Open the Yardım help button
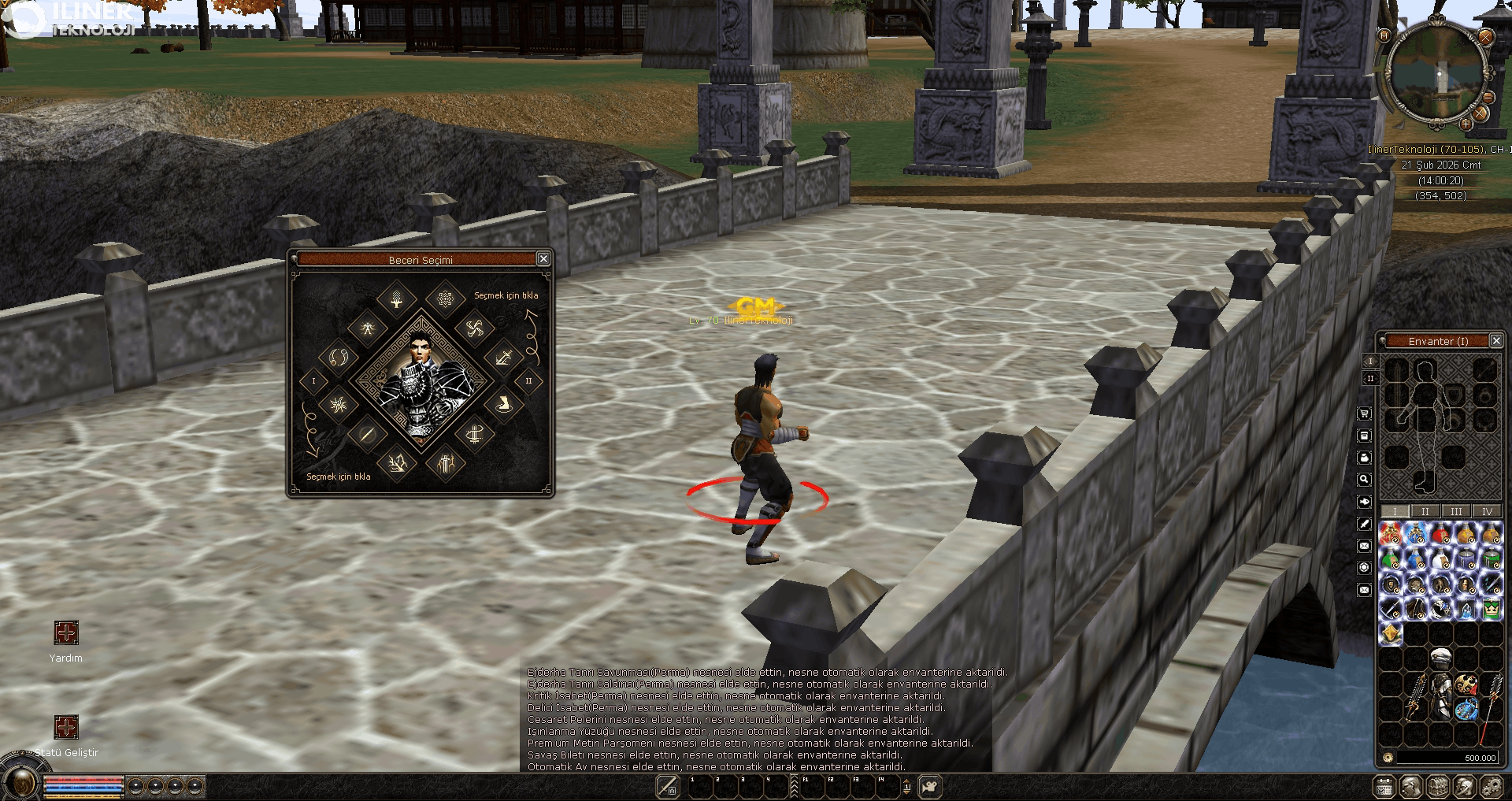 (66, 632)
